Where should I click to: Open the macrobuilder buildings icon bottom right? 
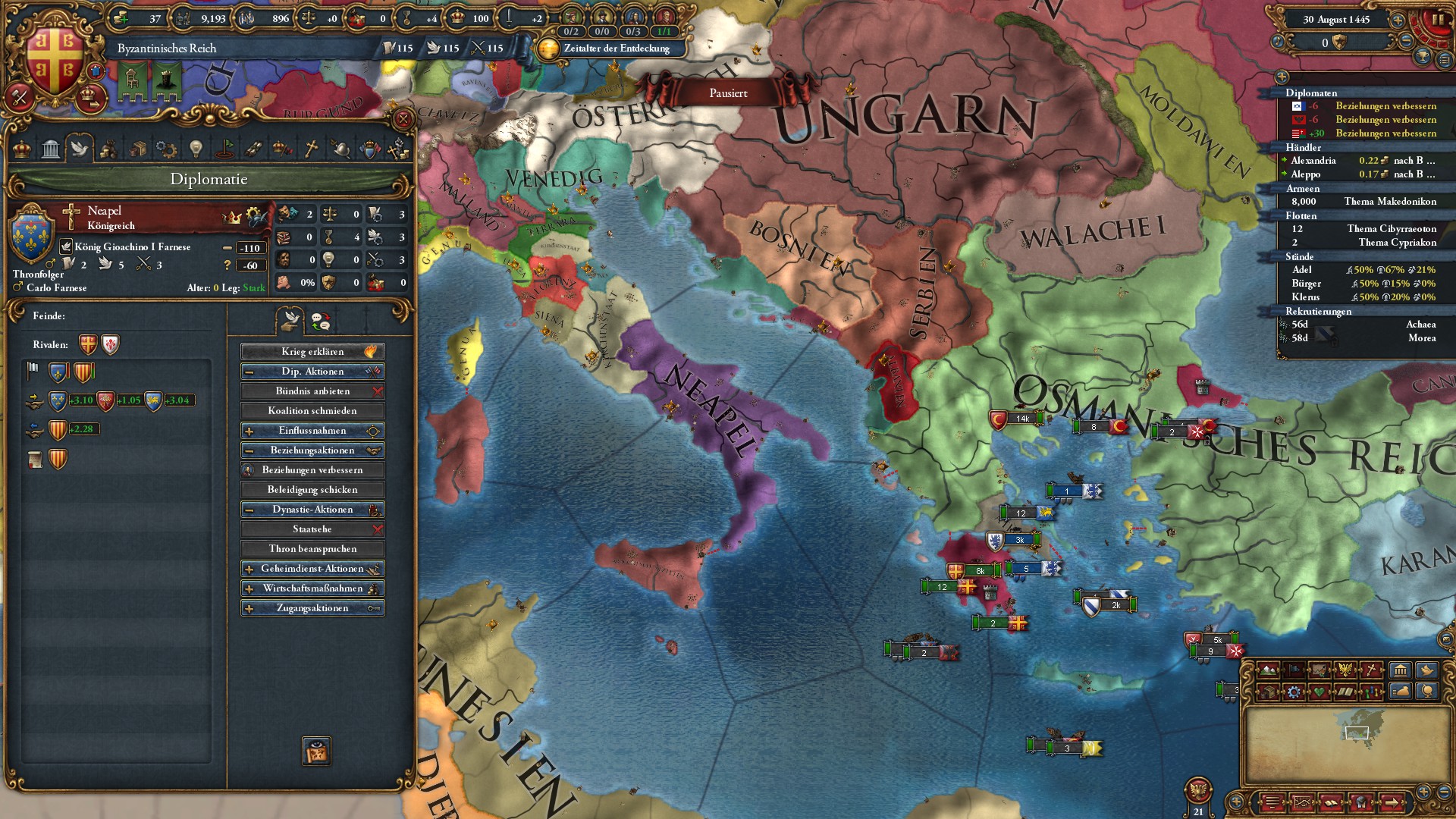pyautogui.click(x=1401, y=670)
